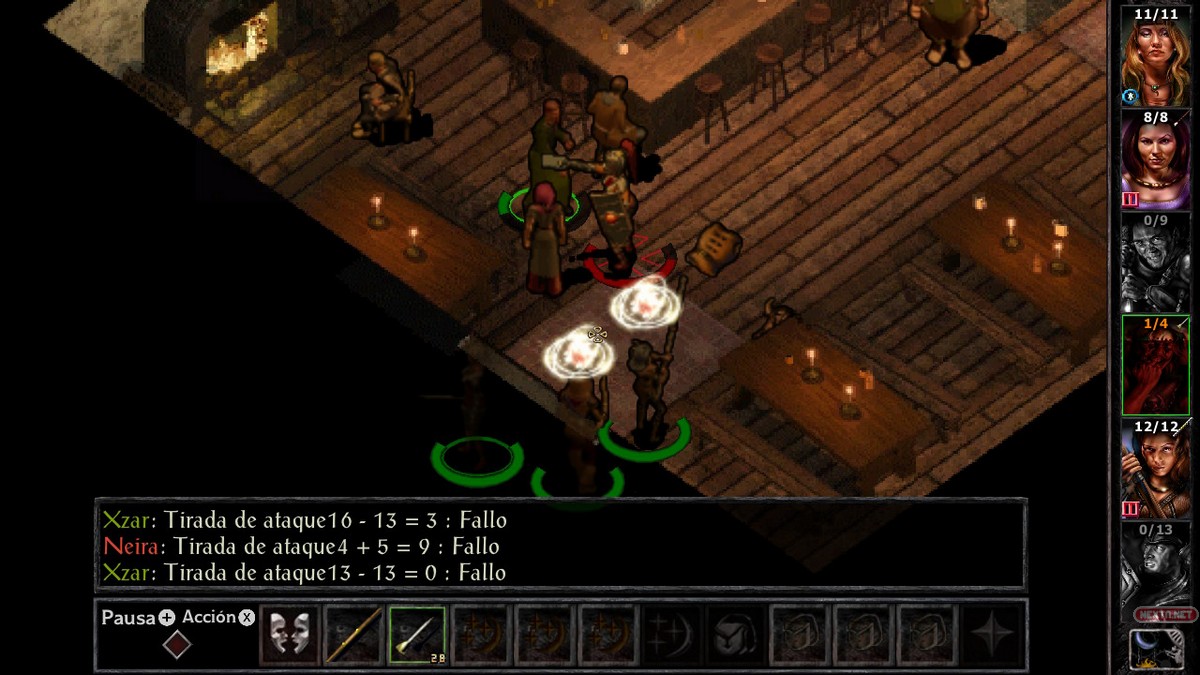The height and width of the screenshot is (675, 1200).
Task: Open the night sky icon below the portraits
Action: click(1155, 649)
